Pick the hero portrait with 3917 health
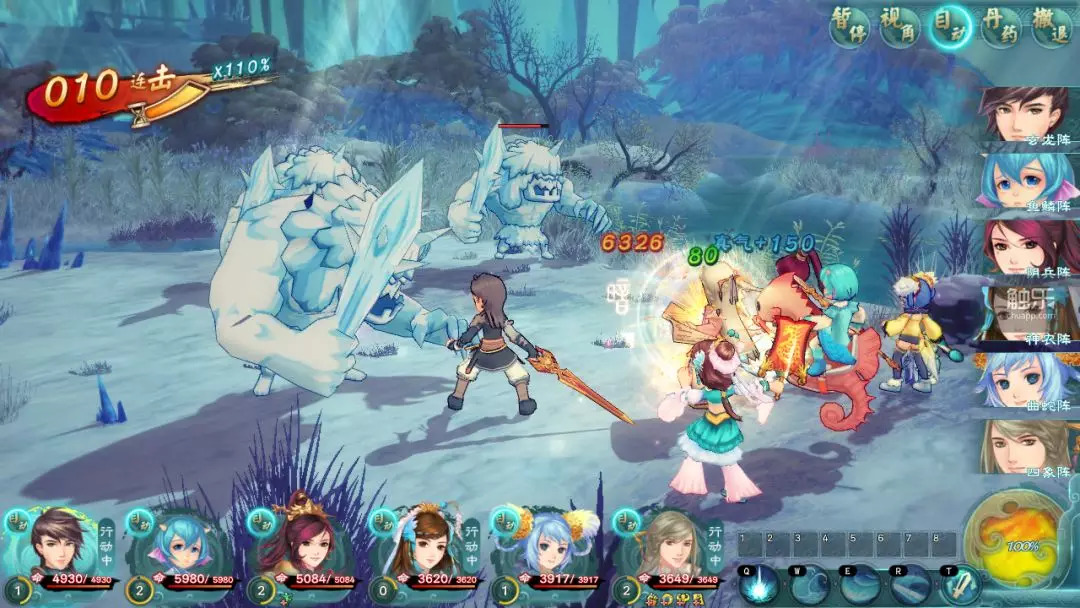The width and height of the screenshot is (1080, 608). coord(546,545)
